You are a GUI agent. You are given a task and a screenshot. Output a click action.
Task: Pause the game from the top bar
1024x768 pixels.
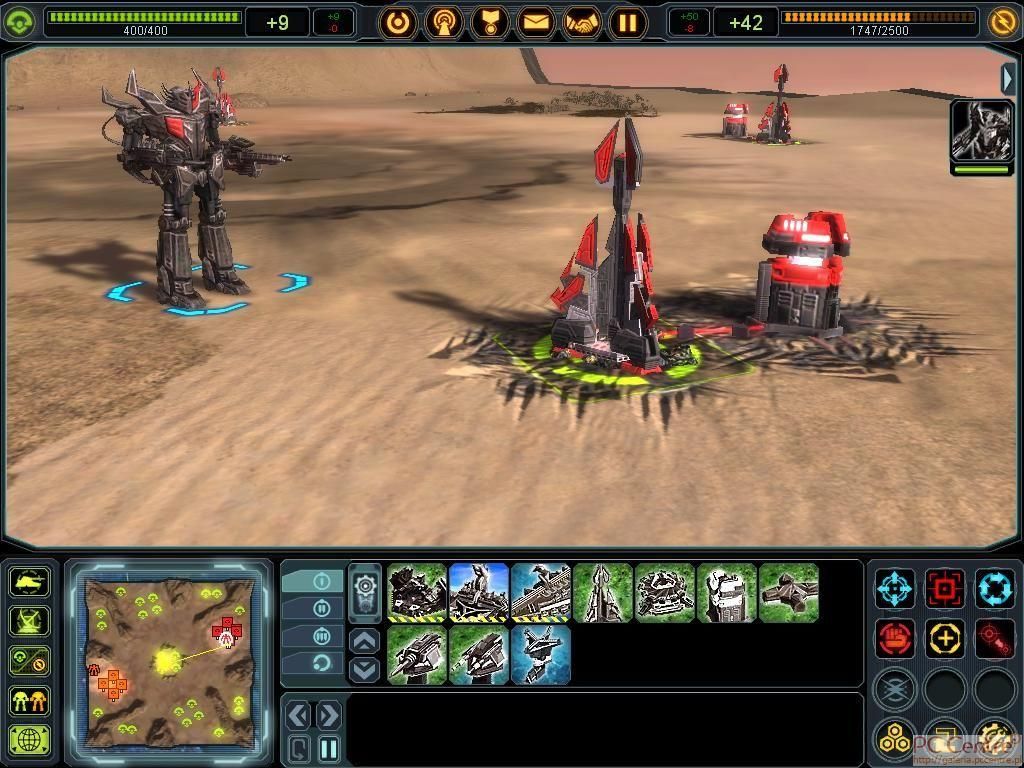[x=627, y=21]
